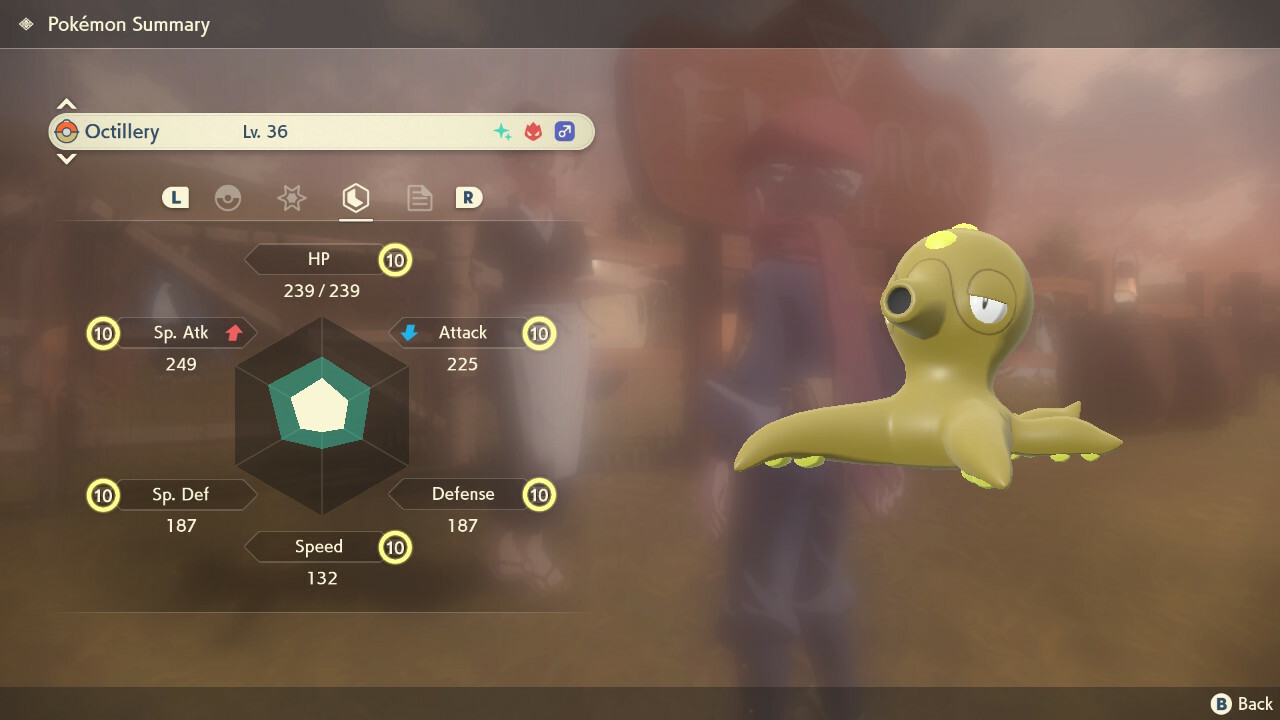1280x720 pixels.
Task: Choose the Sp. Atk stat label
Action: [181, 333]
